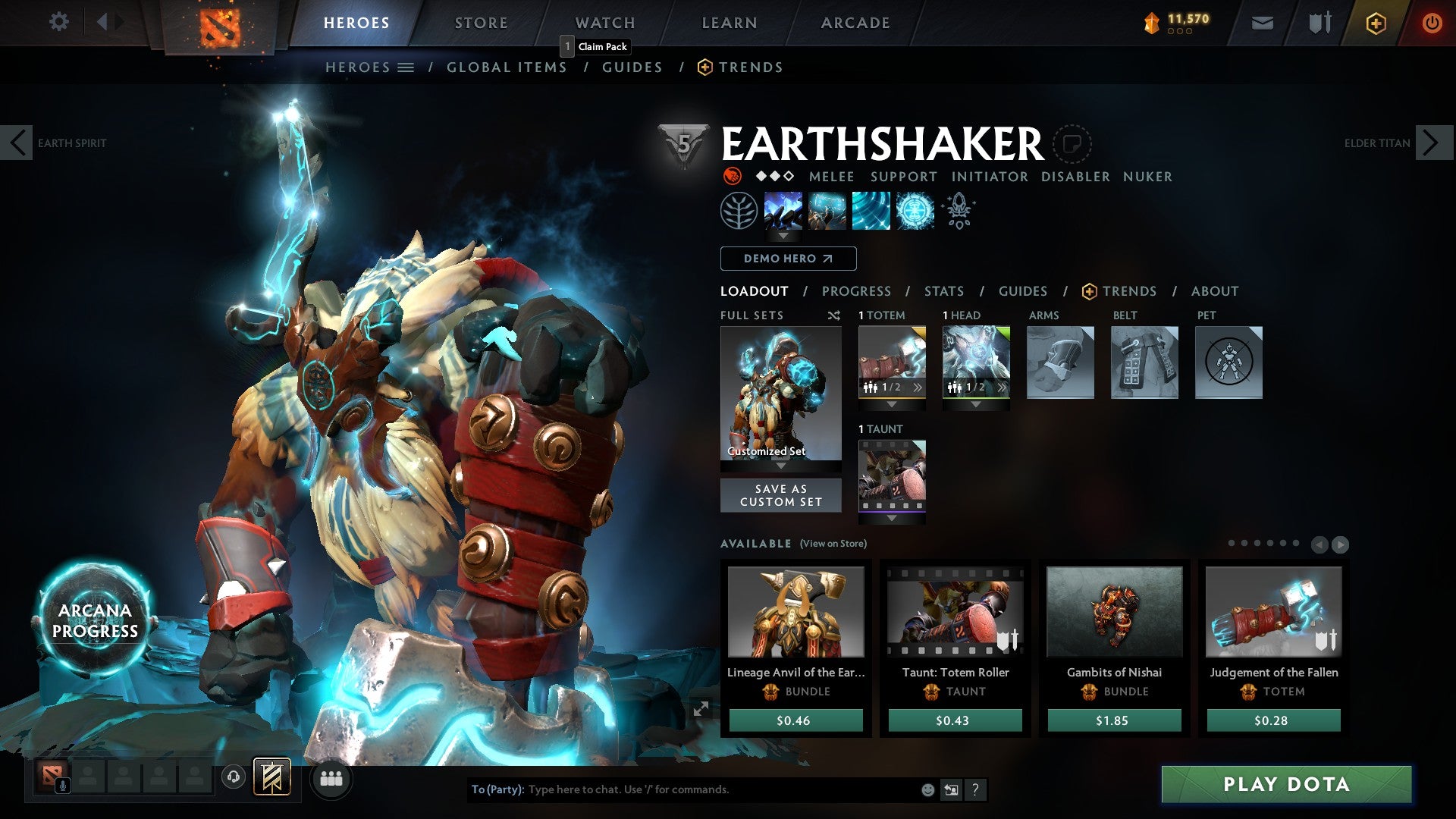Open Dota Plus via the gold hexagon icon

click(1376, 24)
